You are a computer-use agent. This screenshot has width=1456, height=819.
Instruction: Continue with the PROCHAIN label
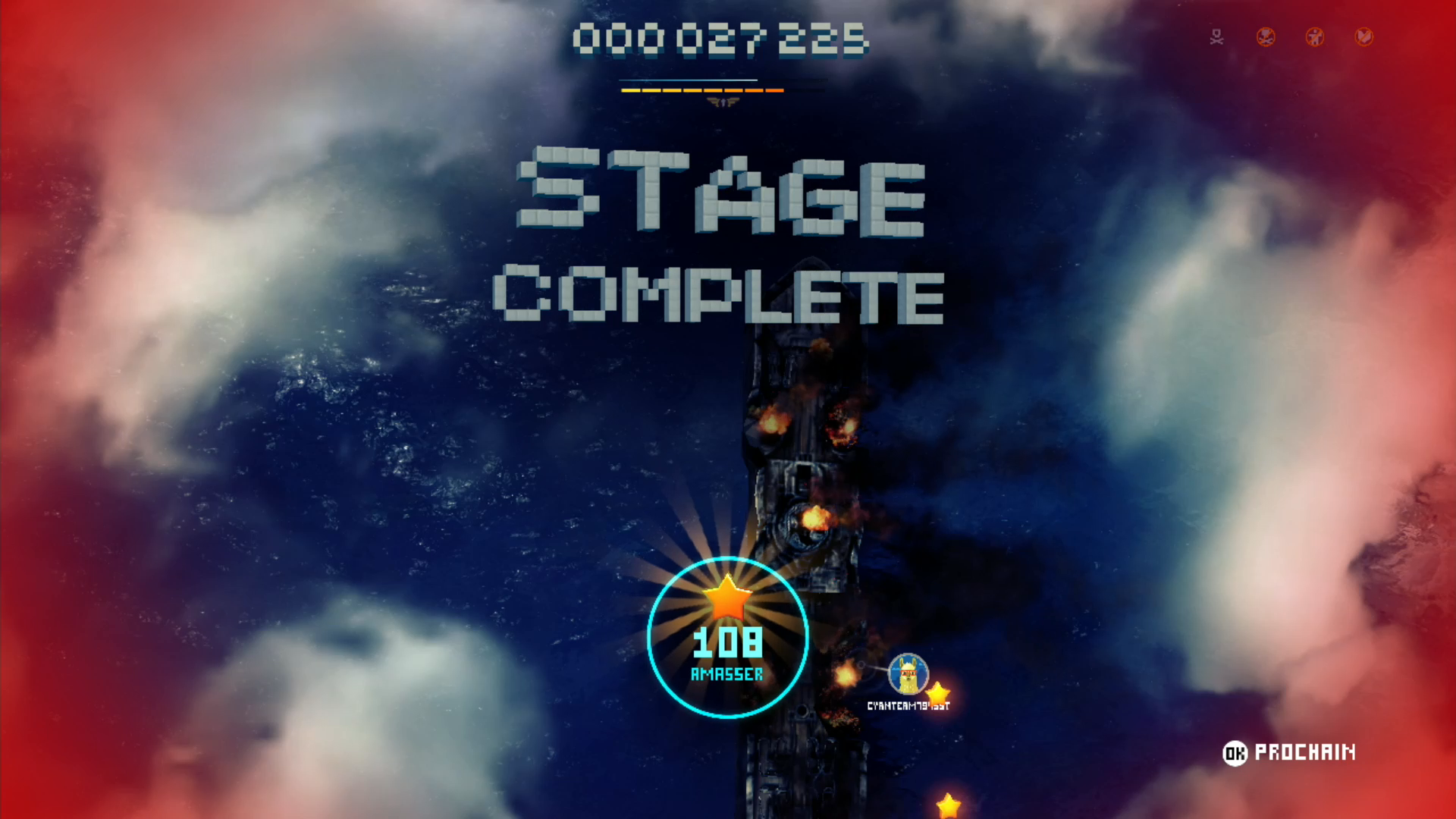[x=1304, y=752]
